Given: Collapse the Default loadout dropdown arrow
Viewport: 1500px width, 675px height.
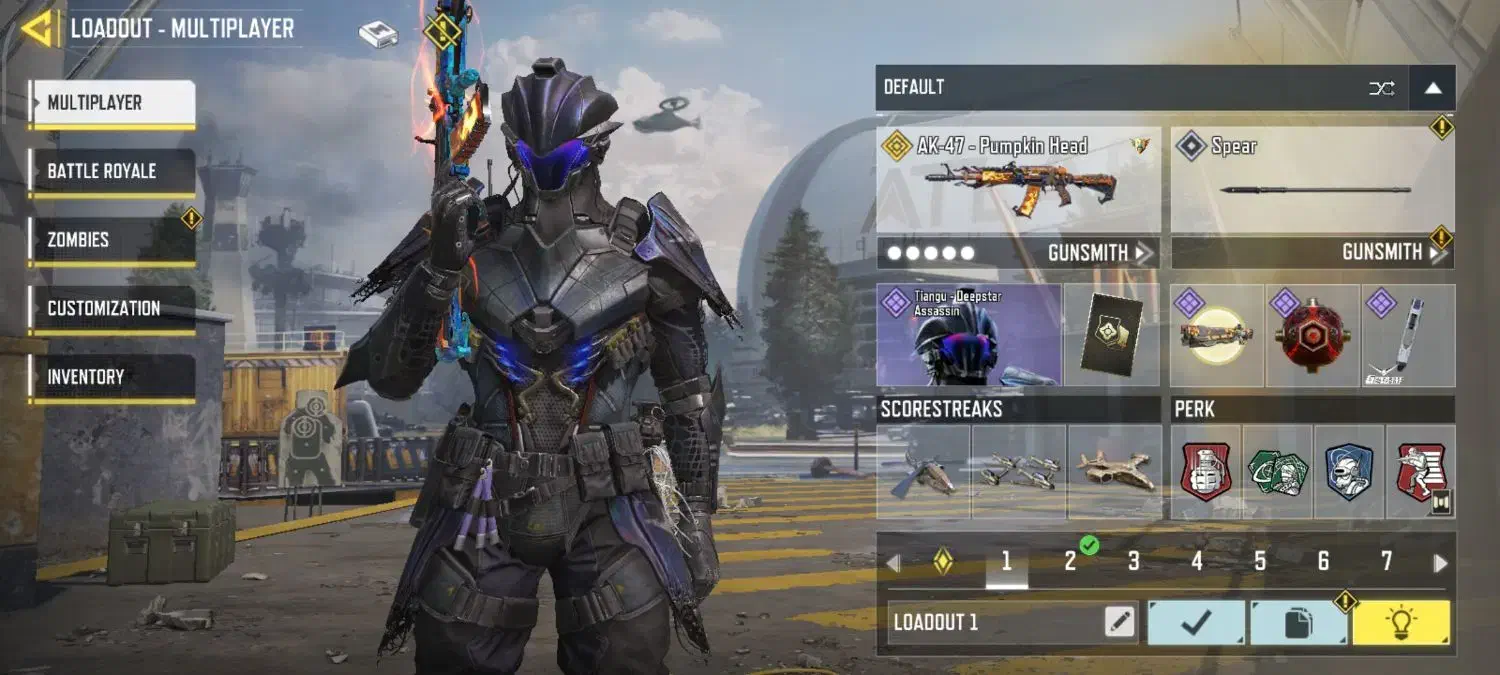Looking at the screenshot, I should 1432,88.
